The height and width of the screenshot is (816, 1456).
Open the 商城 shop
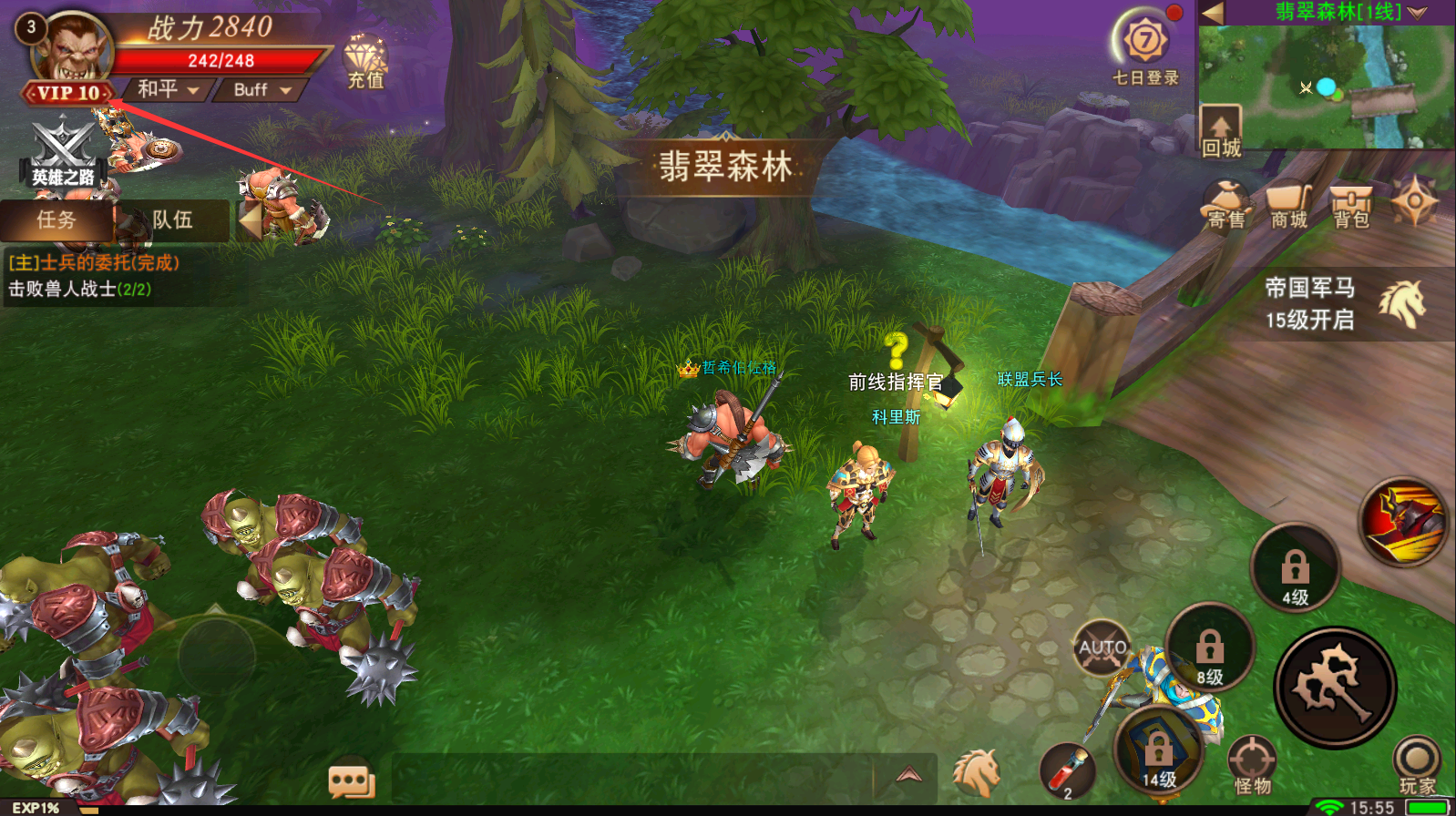coord(1288,206)
